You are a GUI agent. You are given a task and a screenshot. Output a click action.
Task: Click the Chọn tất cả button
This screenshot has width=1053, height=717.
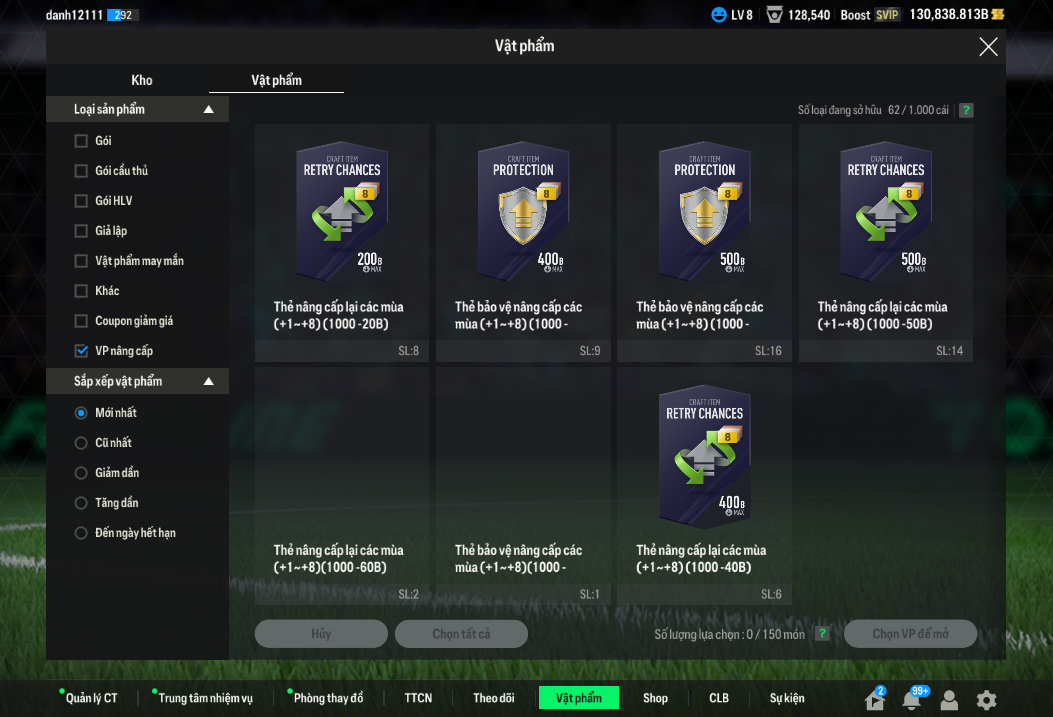(461, 634)
